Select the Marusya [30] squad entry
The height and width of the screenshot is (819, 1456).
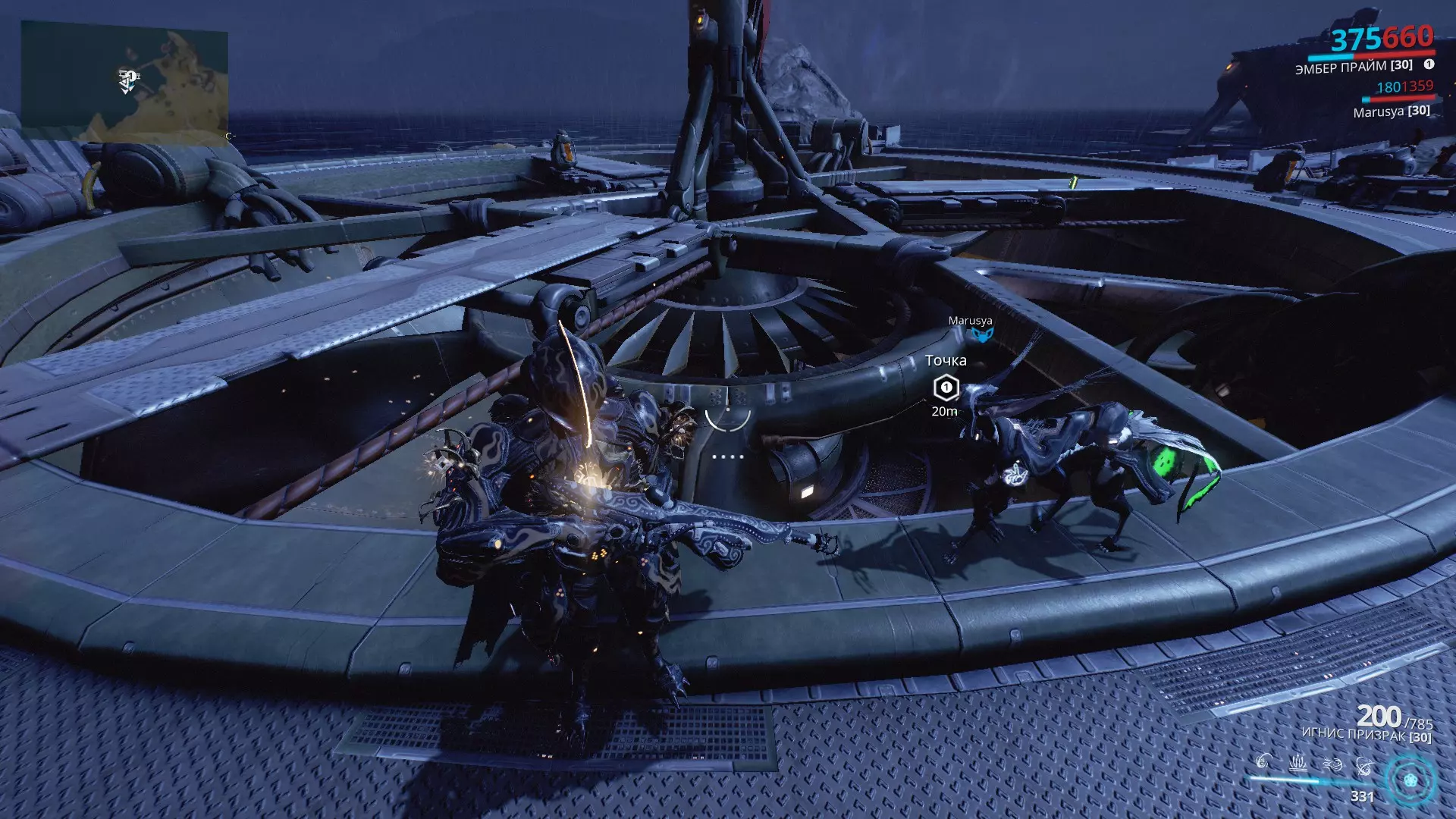pyautogui.click(x=1391, y=111)
